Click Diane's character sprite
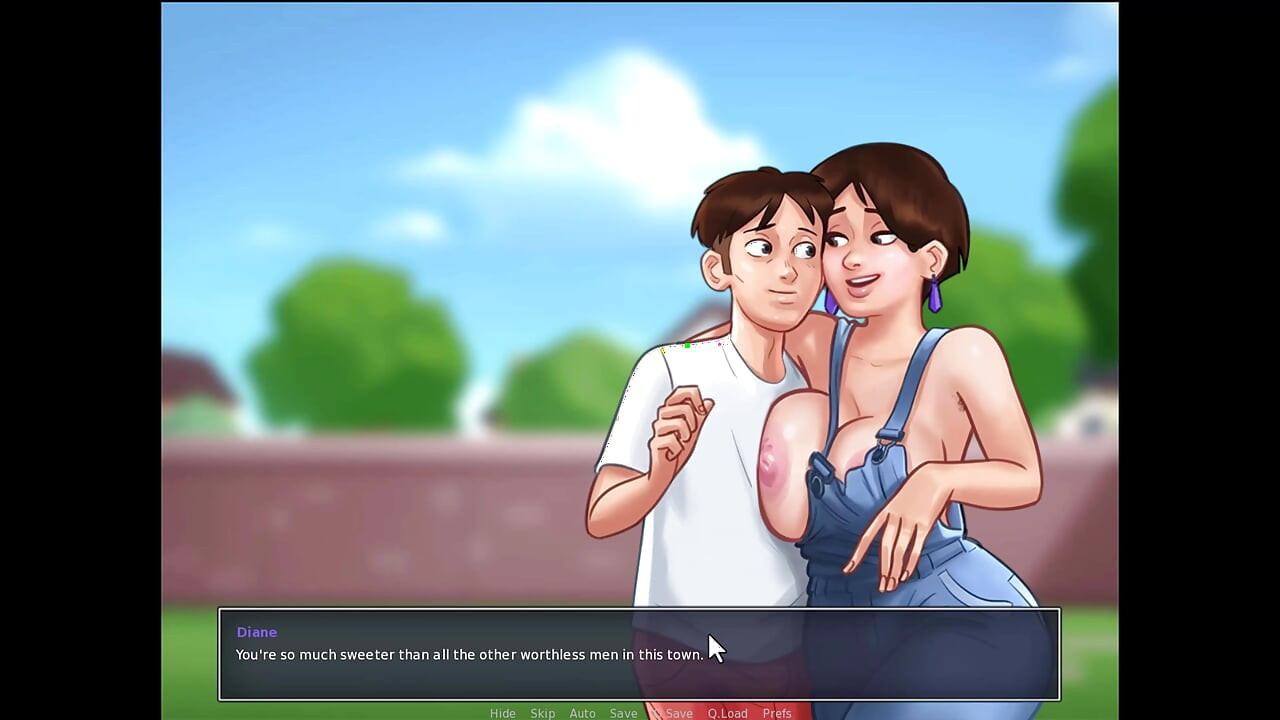The height and width of the screenshot is (720, 1280). (x=890, y=300)
